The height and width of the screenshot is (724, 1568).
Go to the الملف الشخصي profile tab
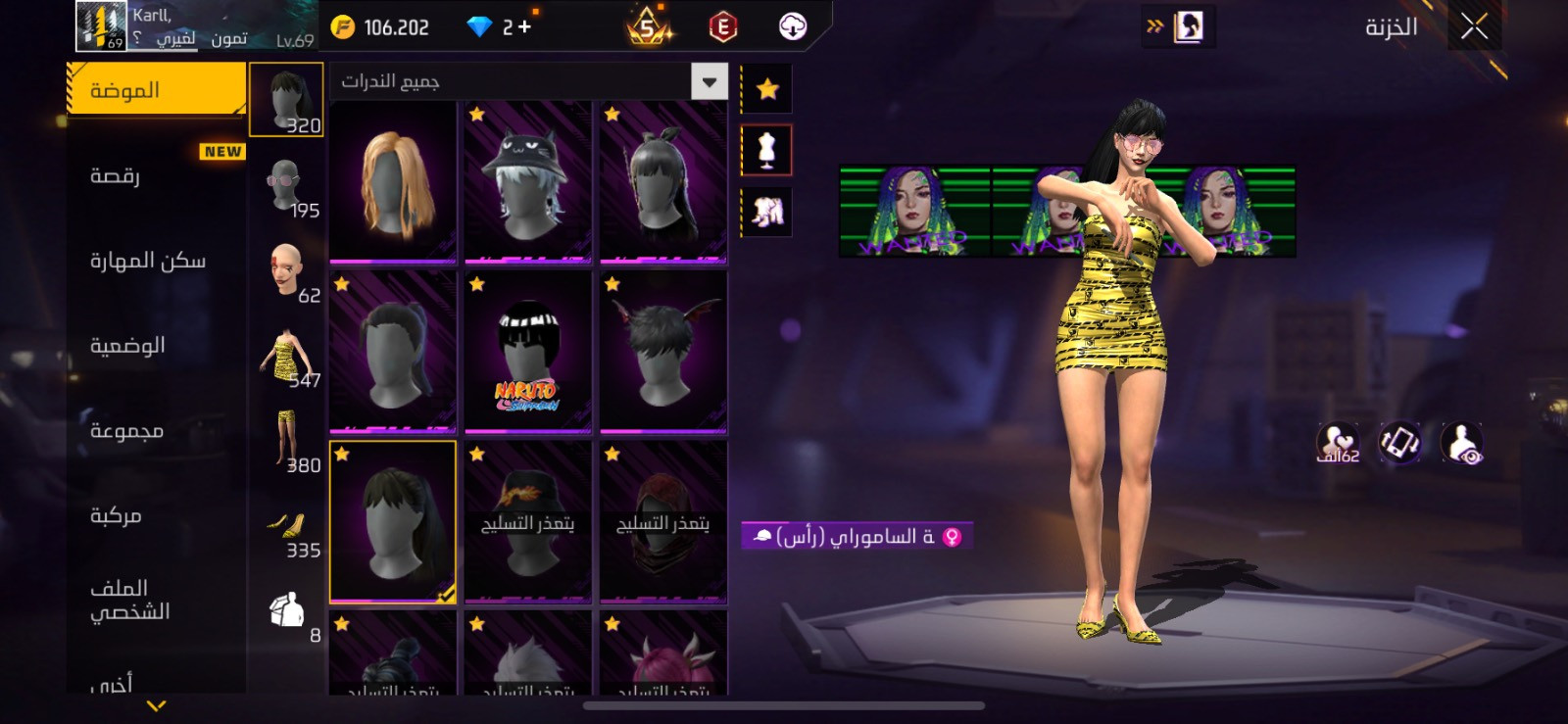click(x=130, y=600)
